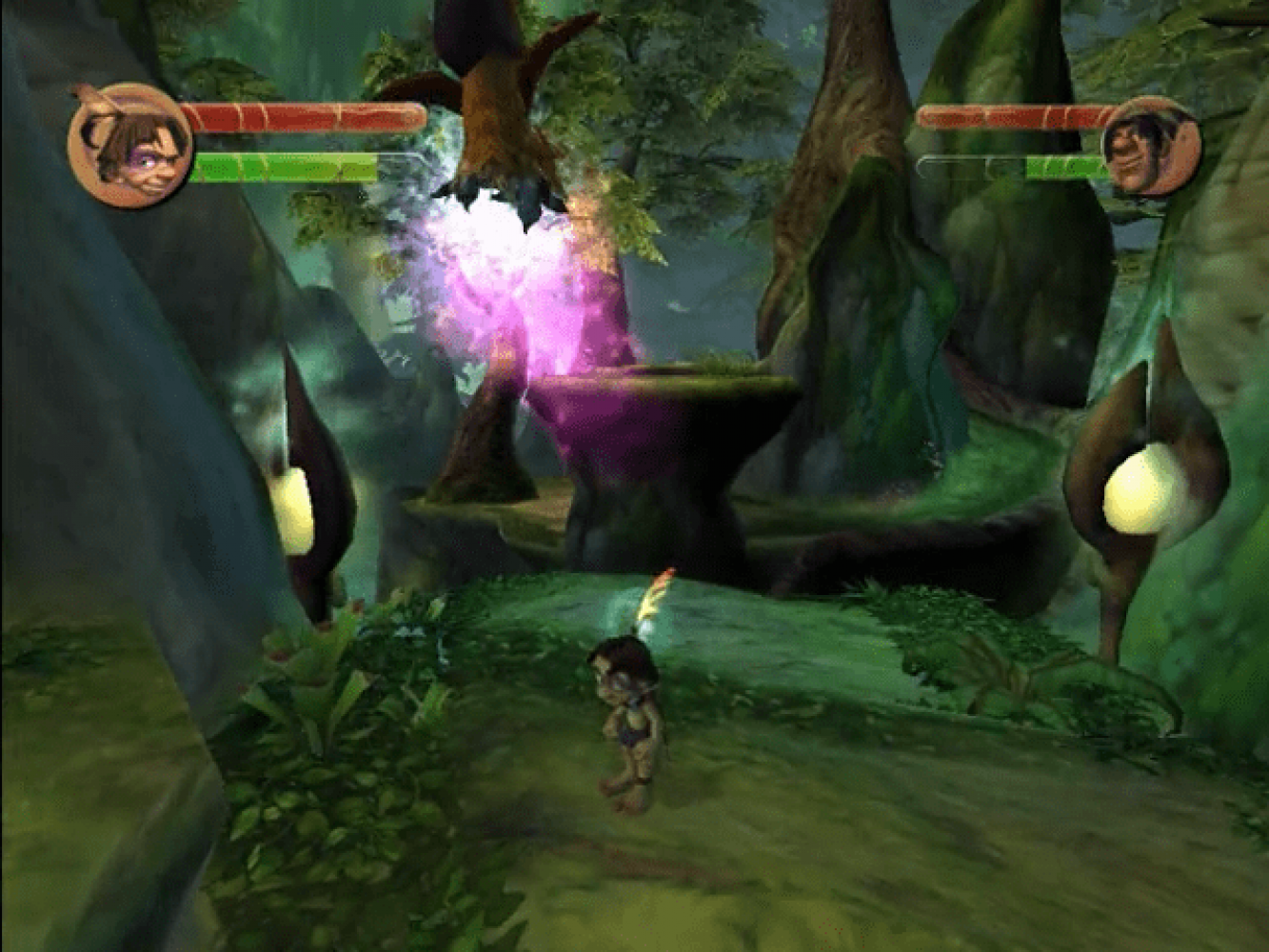Select the grinning enemy boss portrait
The image size is (1269, 952).
pyautogui.click(x=1150, y=147)
